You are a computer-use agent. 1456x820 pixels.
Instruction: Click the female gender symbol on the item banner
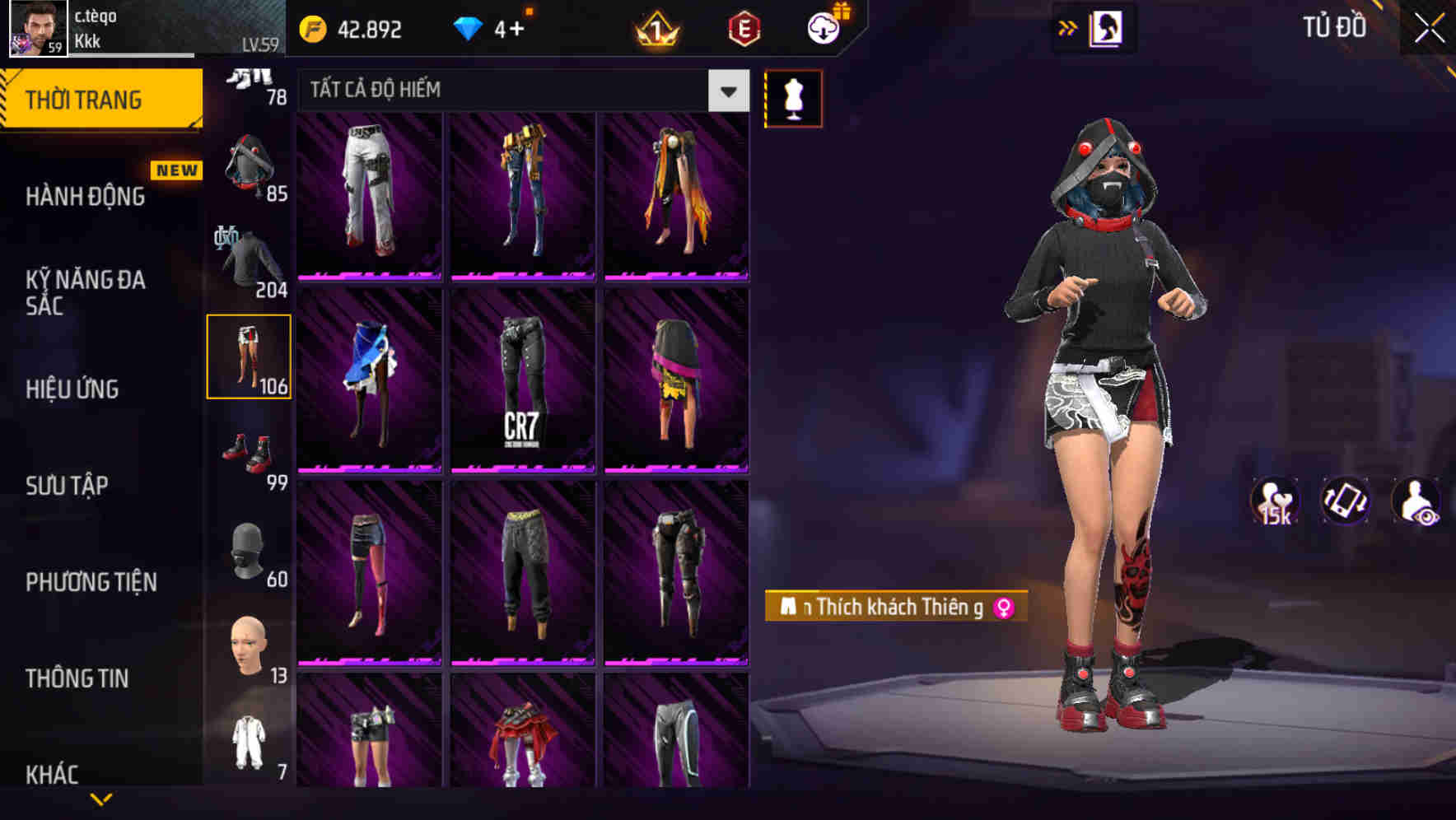pos(1001,607)
